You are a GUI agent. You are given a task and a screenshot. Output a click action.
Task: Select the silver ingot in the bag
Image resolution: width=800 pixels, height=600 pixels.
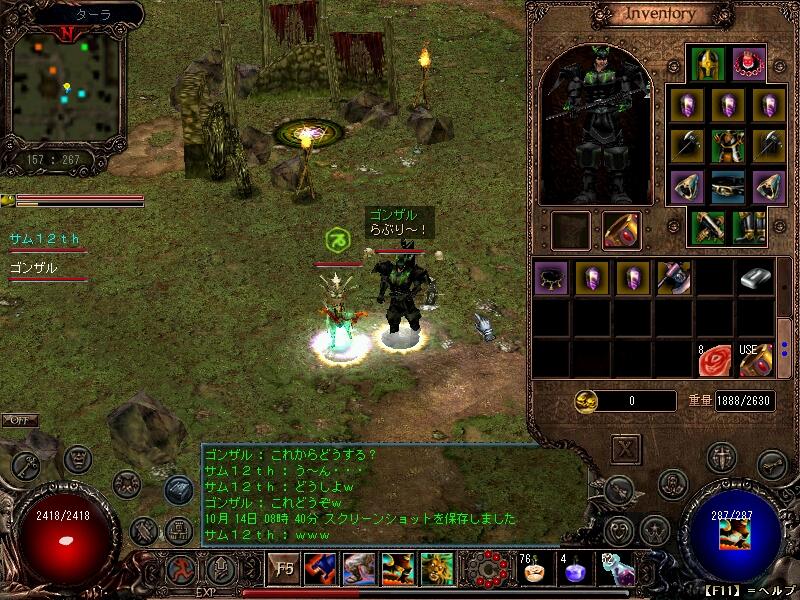[757, 279]
